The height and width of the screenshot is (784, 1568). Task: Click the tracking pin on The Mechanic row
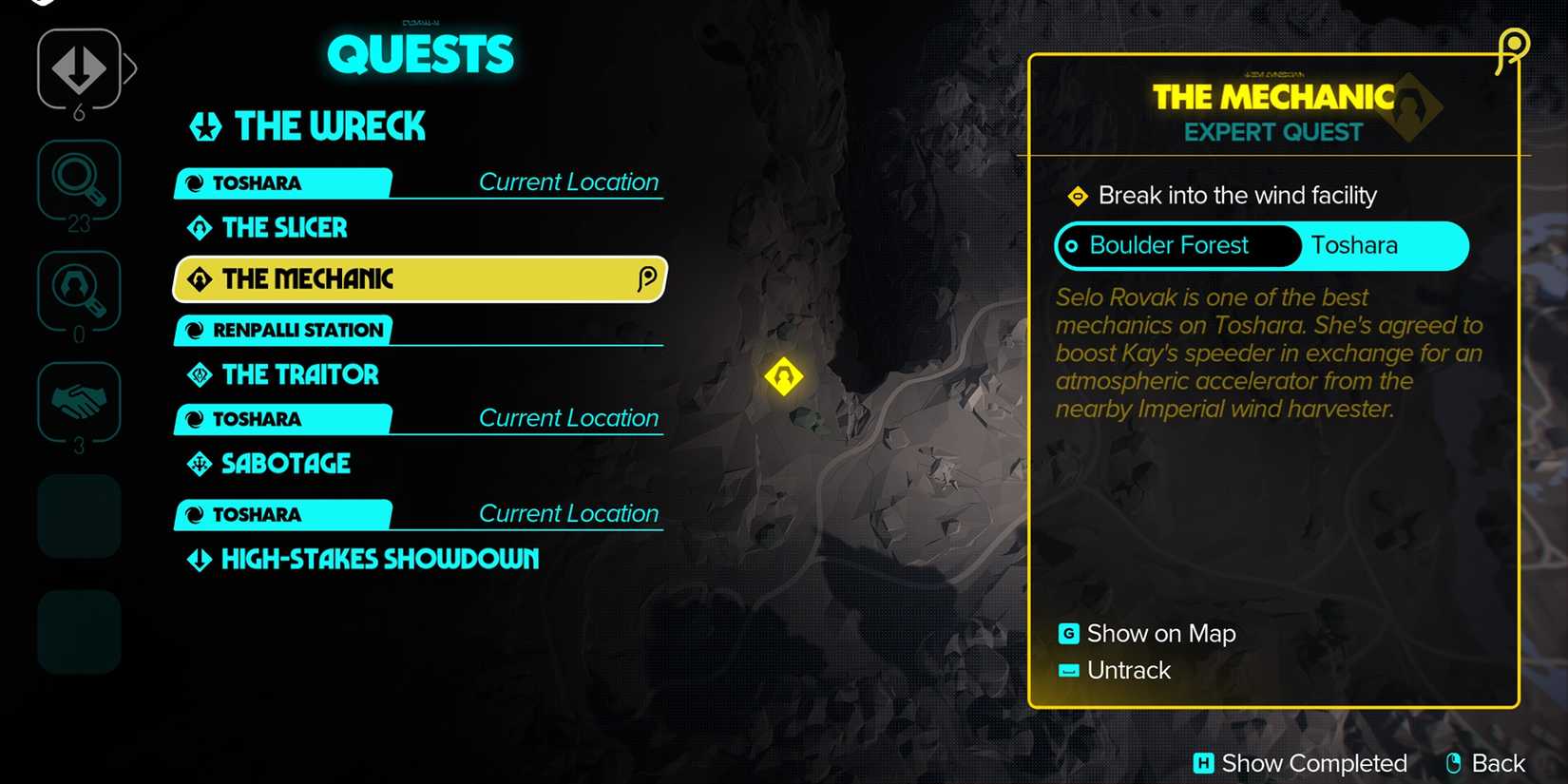coord(647,278)
